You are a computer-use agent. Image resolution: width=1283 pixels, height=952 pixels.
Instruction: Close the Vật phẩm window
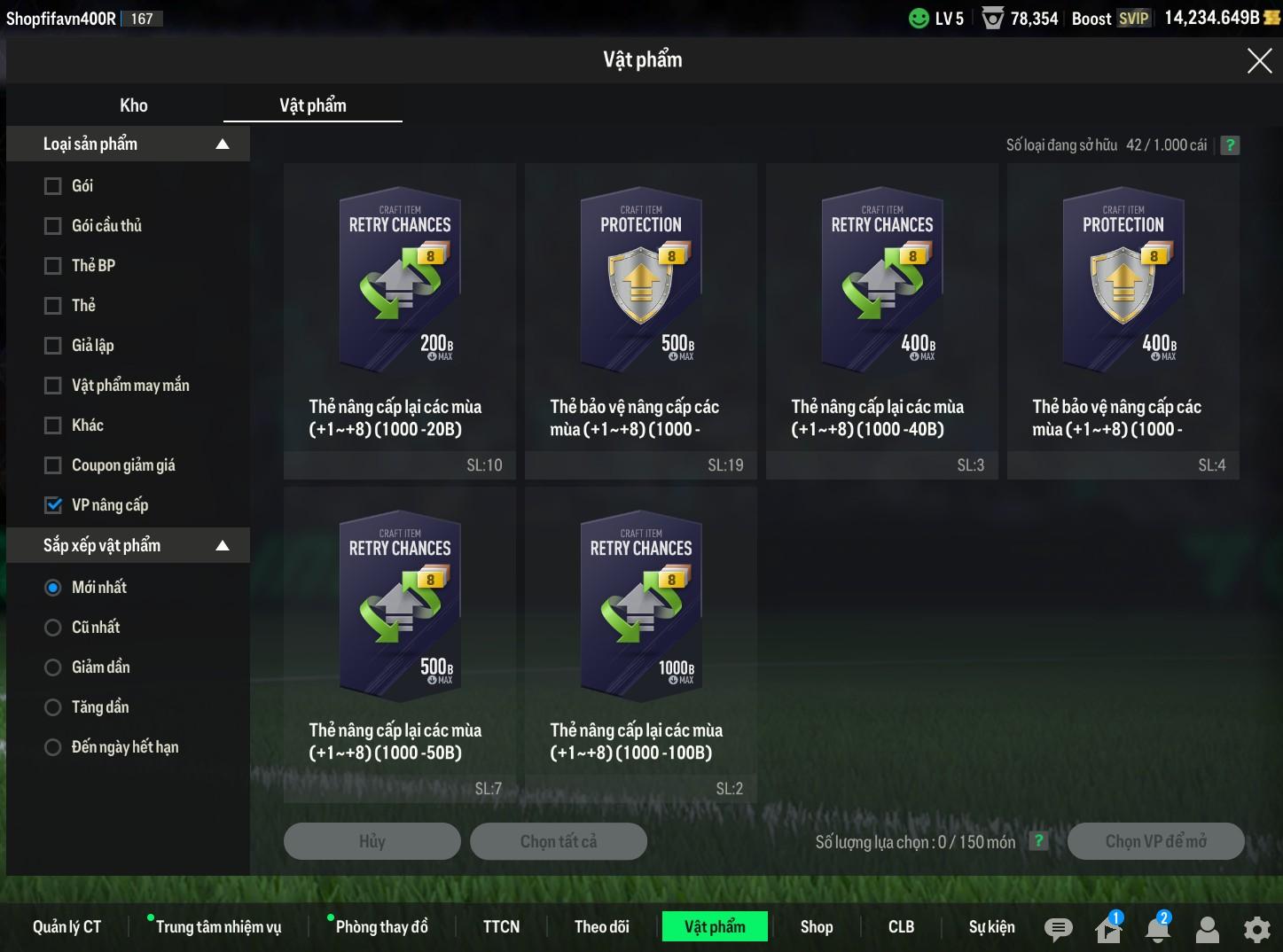click(x=1259, y=60)
